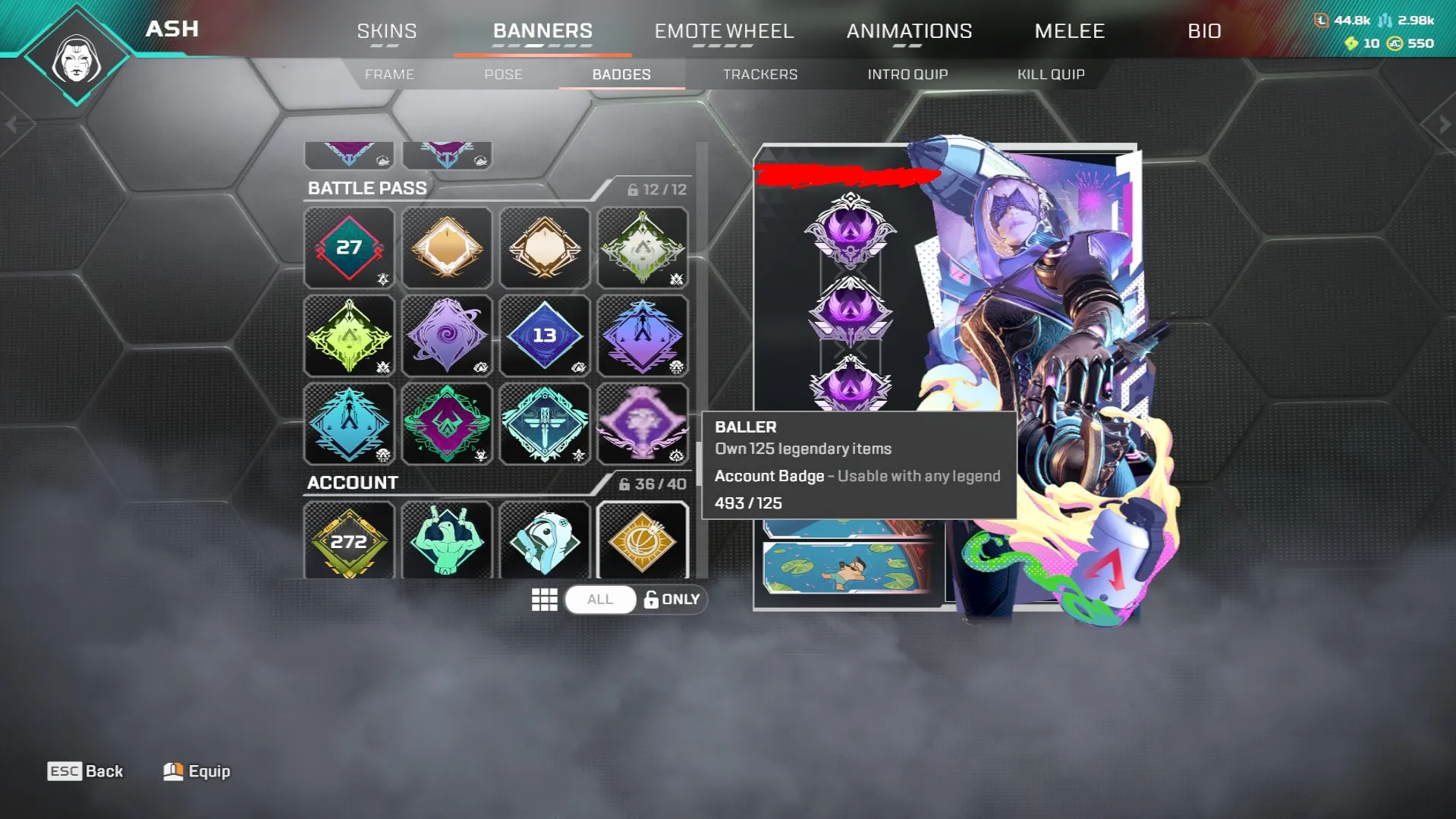Select the blue badge numbered 13
Screen dimensions: 1456x819
pos(545,335)
